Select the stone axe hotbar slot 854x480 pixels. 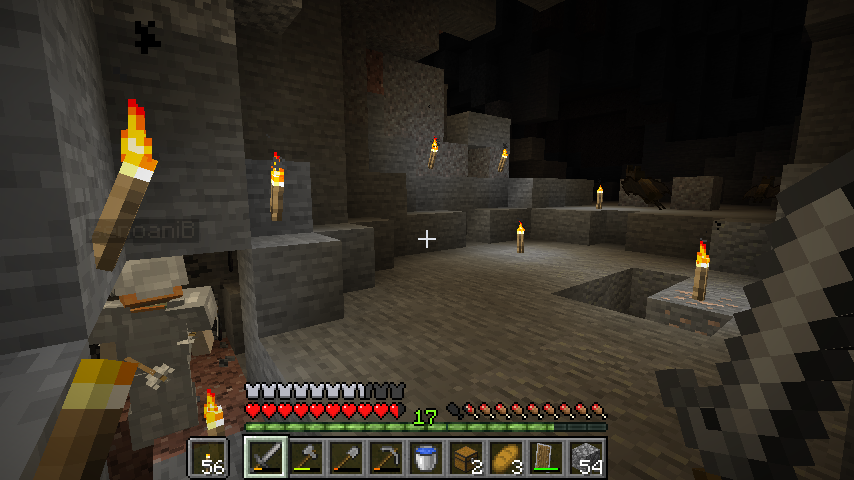coord(306,458)
